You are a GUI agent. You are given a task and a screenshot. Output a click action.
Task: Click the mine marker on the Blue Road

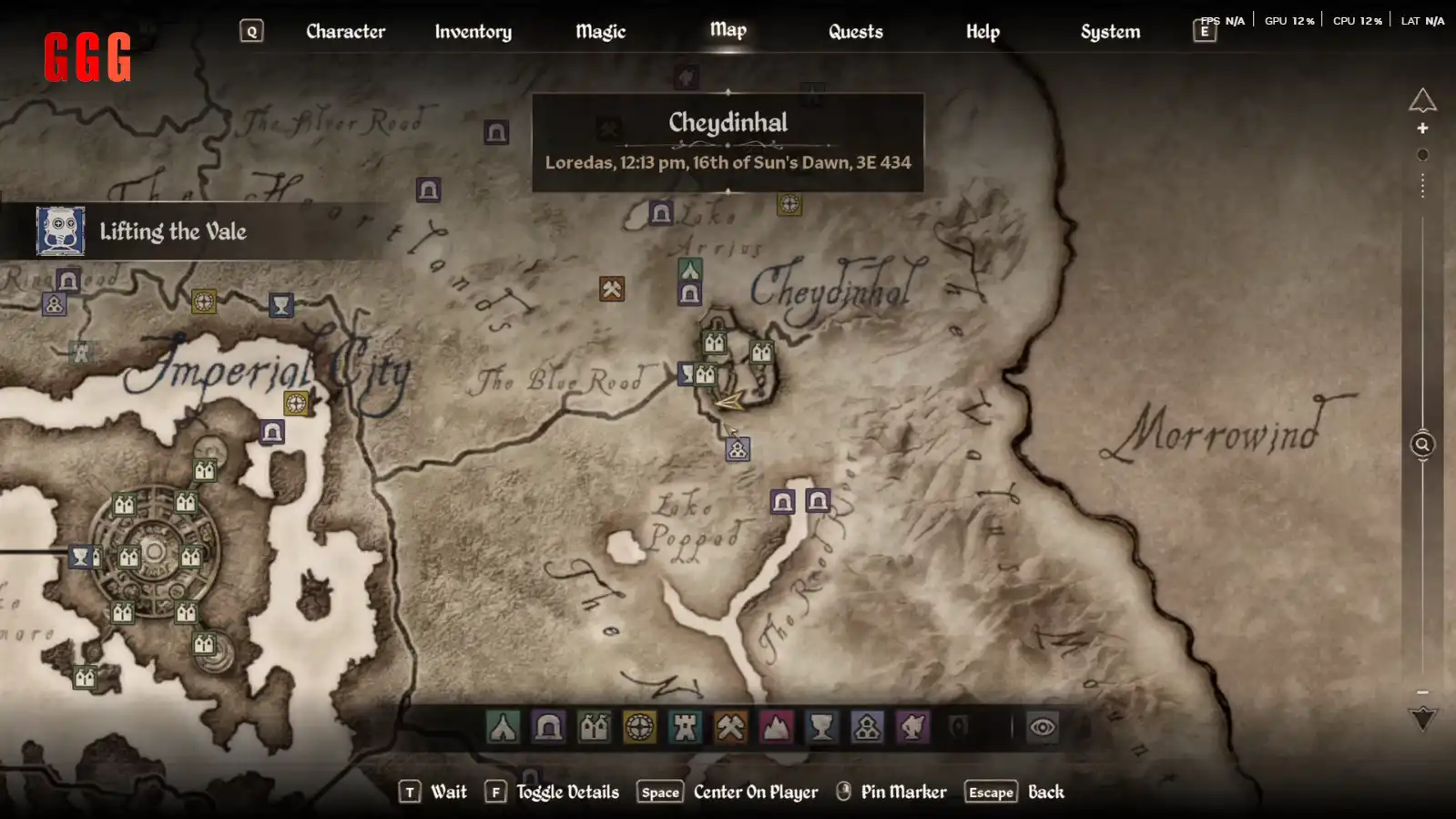click(x=611, y=290)
